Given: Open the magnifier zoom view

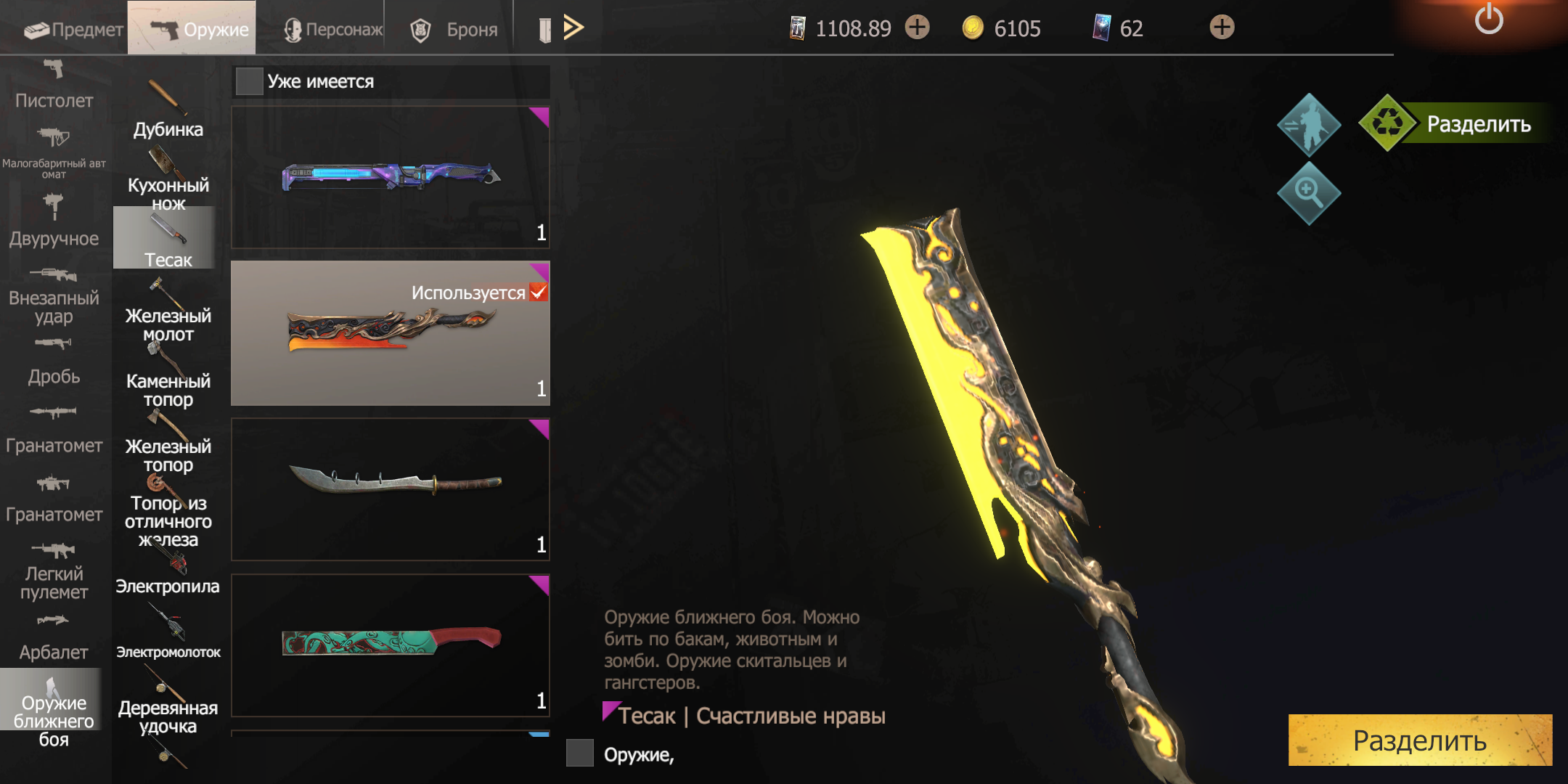Looking at the screenshot, I should 1308,193.
